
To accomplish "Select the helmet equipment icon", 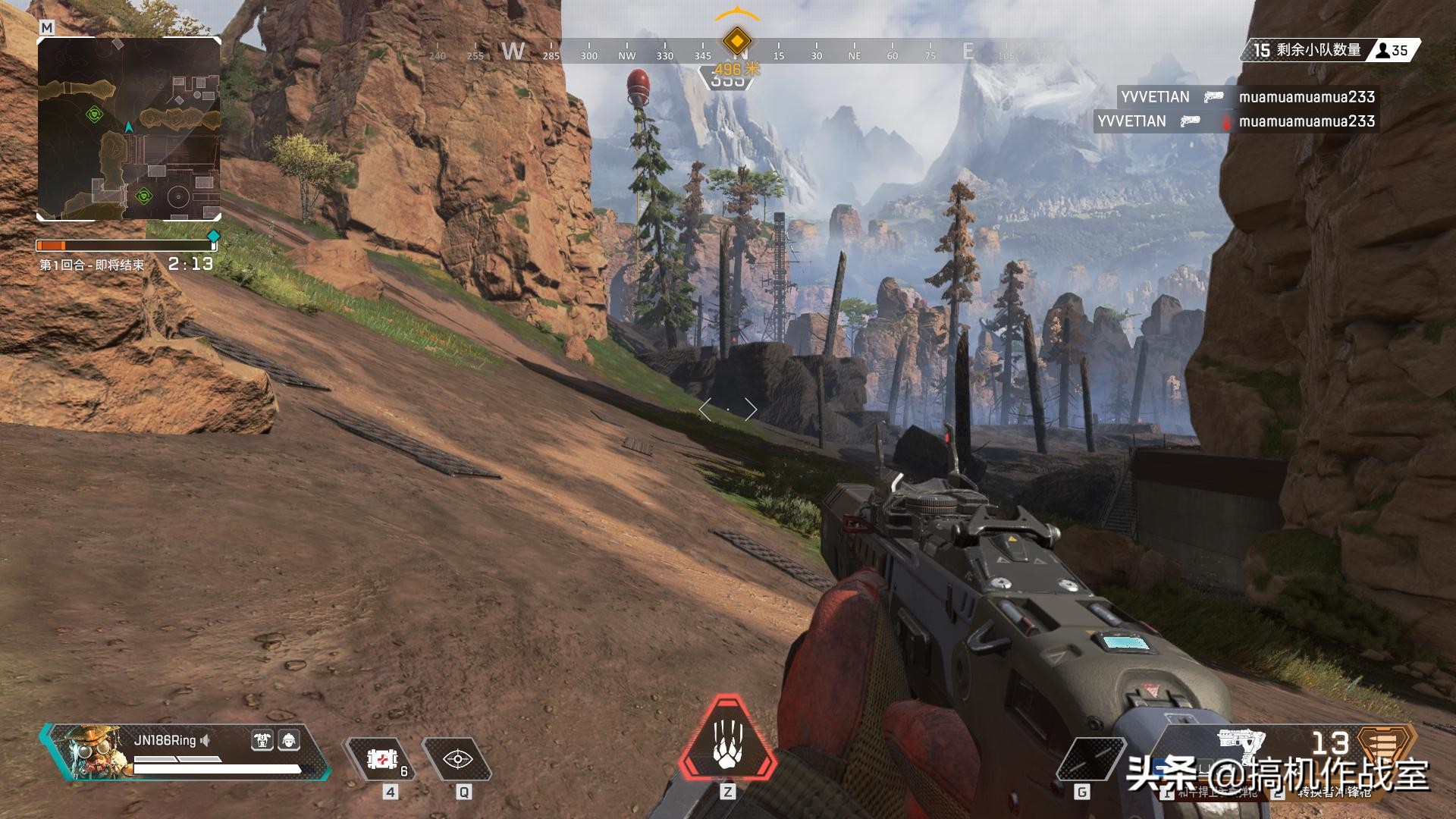I will 289,740.
